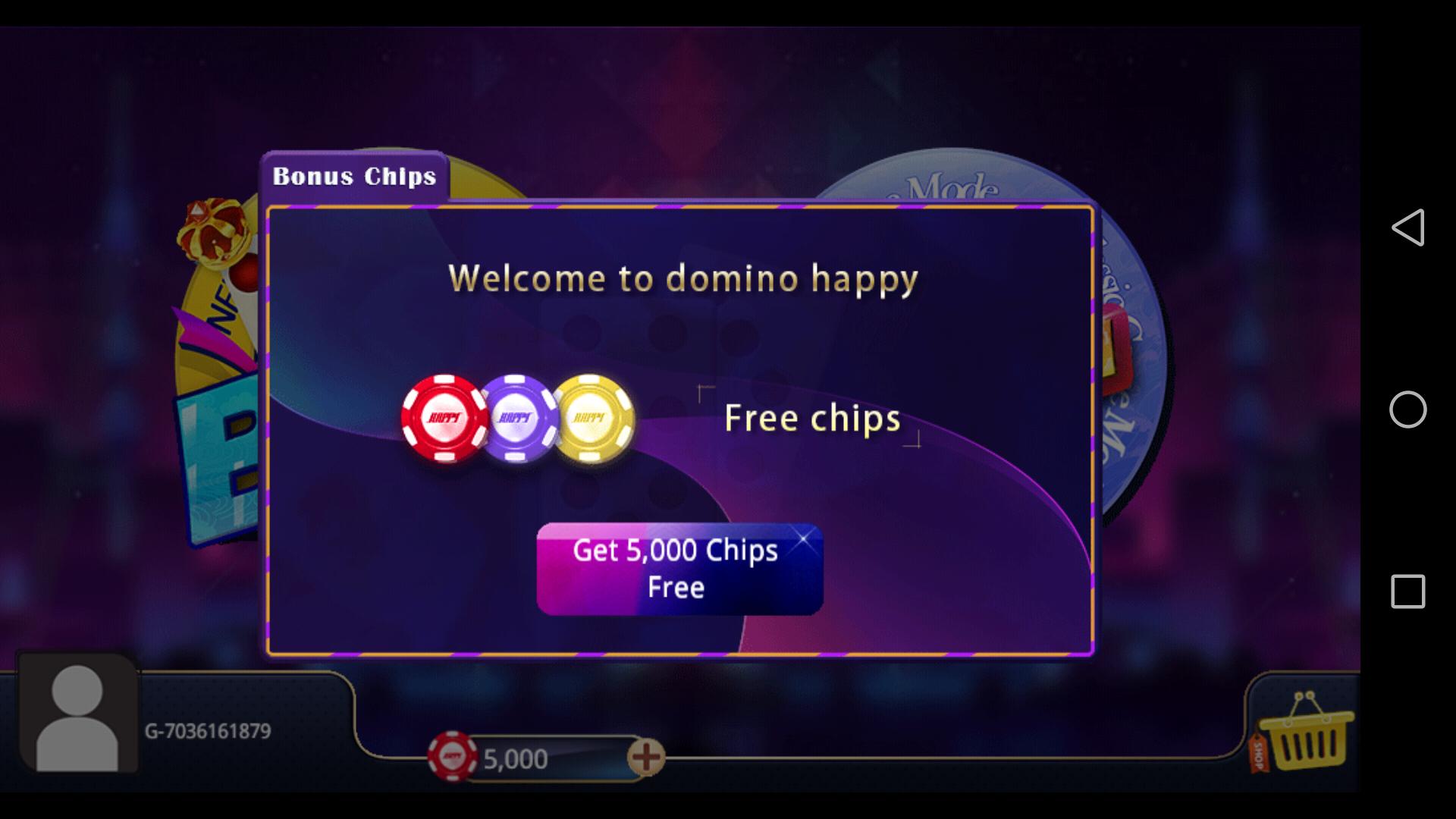Click the Get 5,000 Chips Free button
1456x819 pixels.
pyautogui.click(x=679, y=570)
